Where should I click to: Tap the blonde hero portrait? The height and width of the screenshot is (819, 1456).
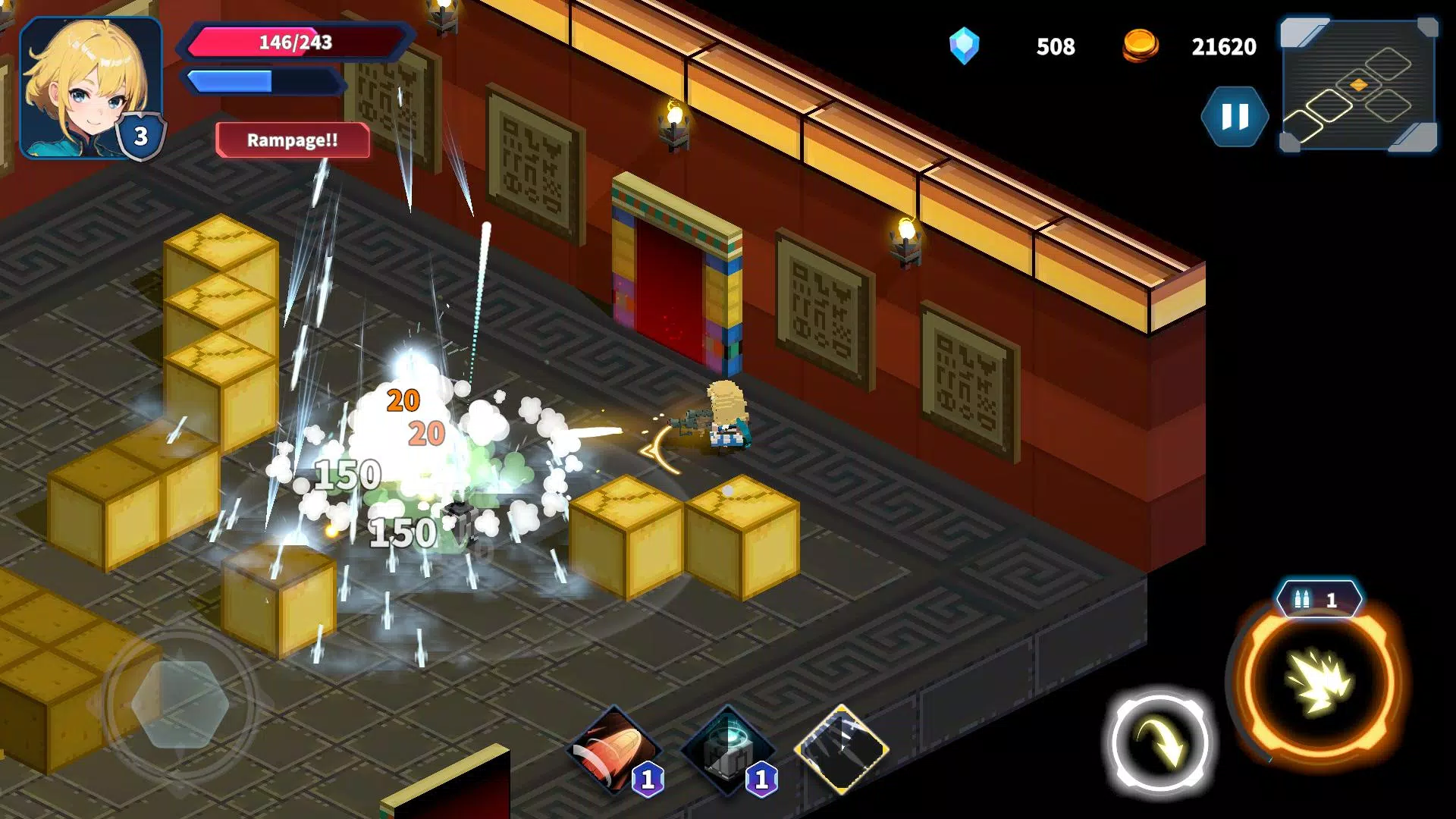pos(89,86)
